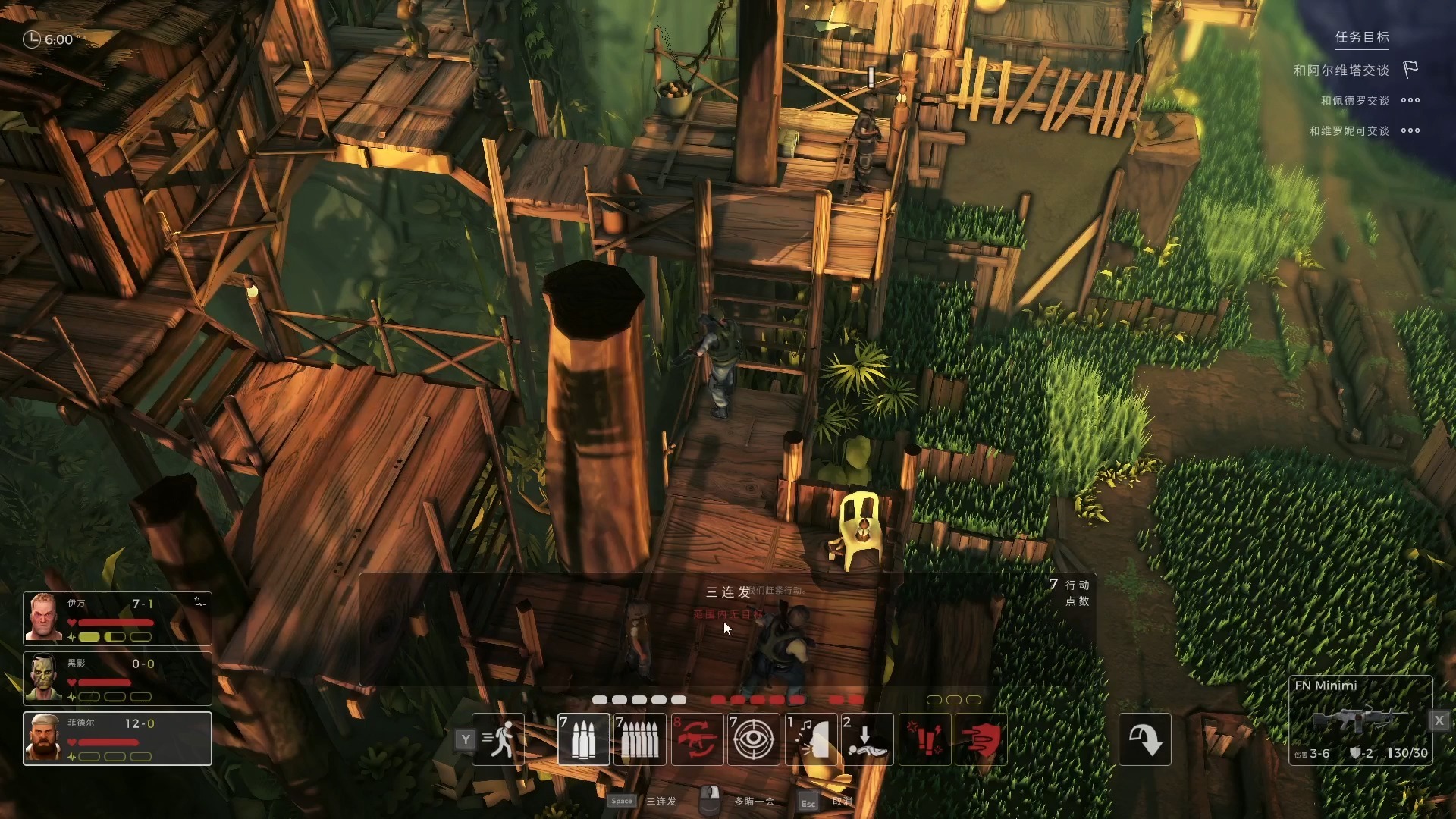Click the red exclamation marks ability
1456x819 pixels.
pyautogui.click(x=925, y=739)
